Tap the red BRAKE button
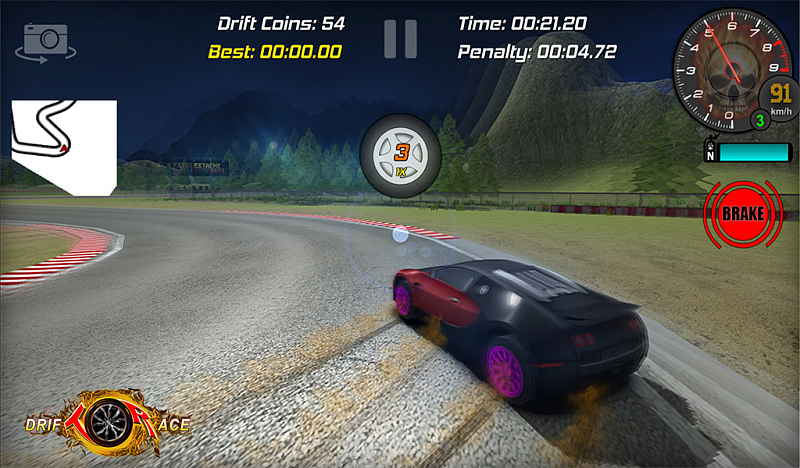800x468 pixels. pyautogui.click(x=743, y=214)
